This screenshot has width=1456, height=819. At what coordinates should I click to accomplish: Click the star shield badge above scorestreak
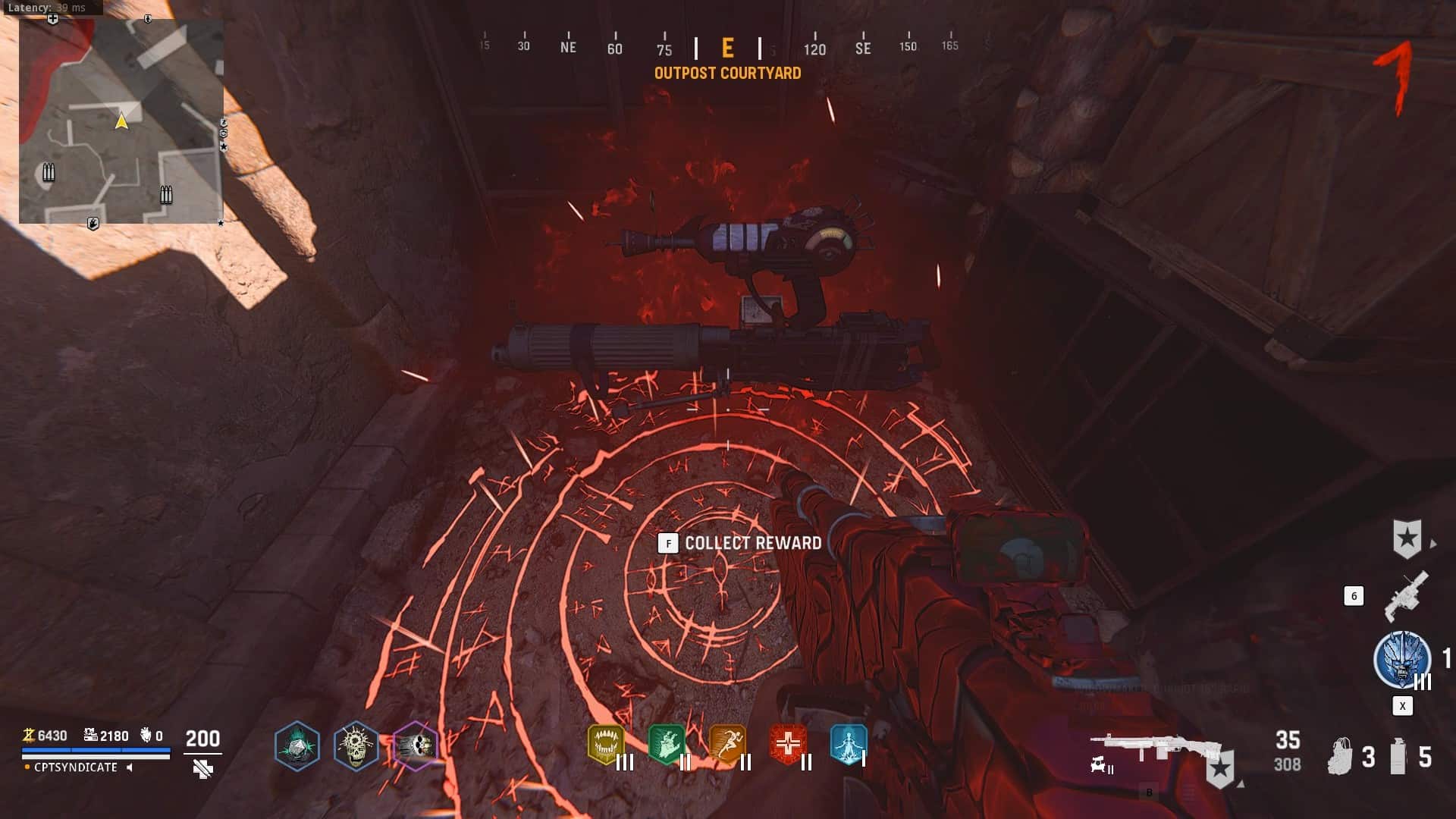click(x=1407, y=539)
